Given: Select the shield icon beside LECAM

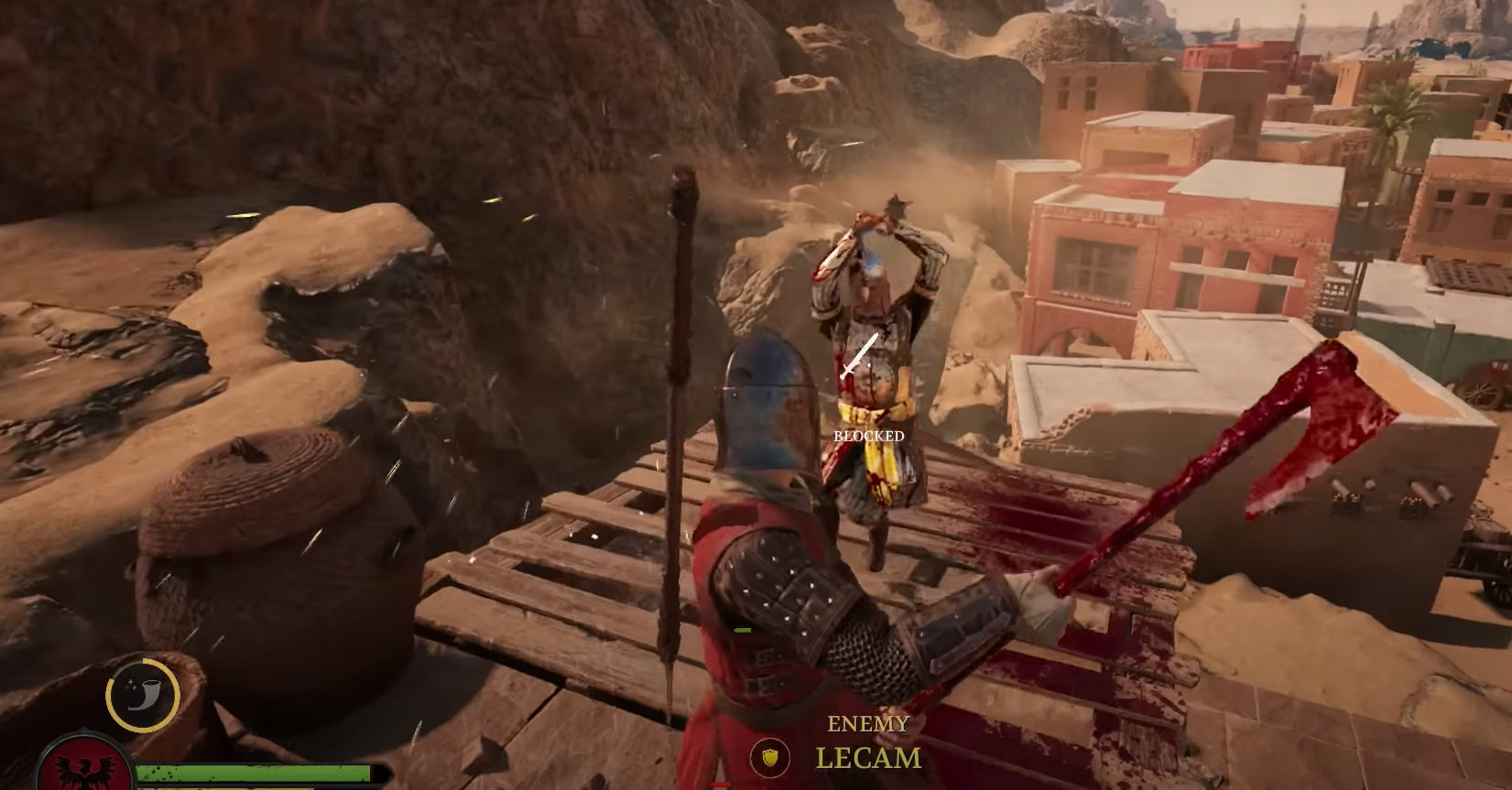Looking at the screenshot, I should (x=770, y=757).
